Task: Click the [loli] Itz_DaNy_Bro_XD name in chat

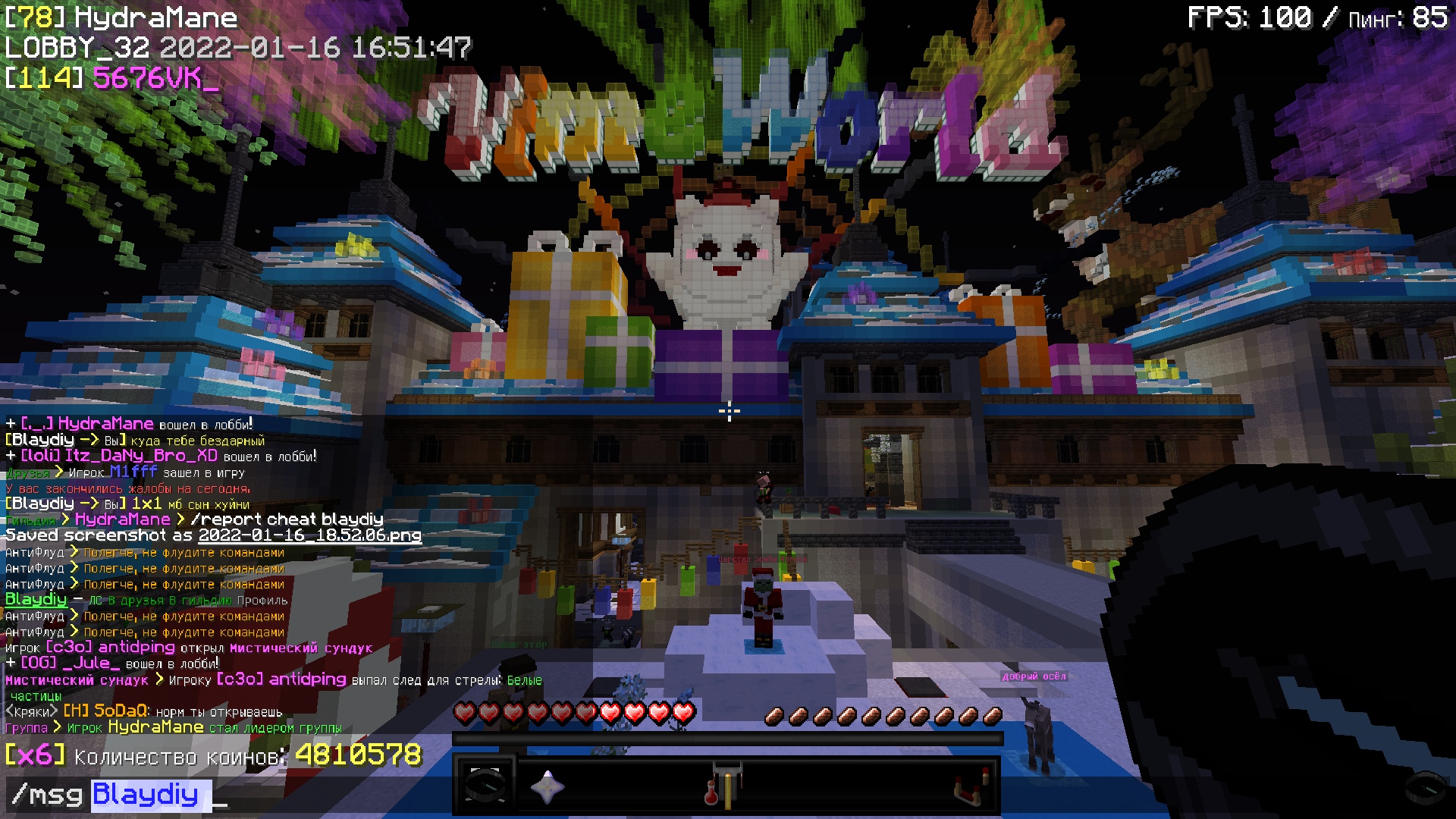Action: (x=119, y=456)
